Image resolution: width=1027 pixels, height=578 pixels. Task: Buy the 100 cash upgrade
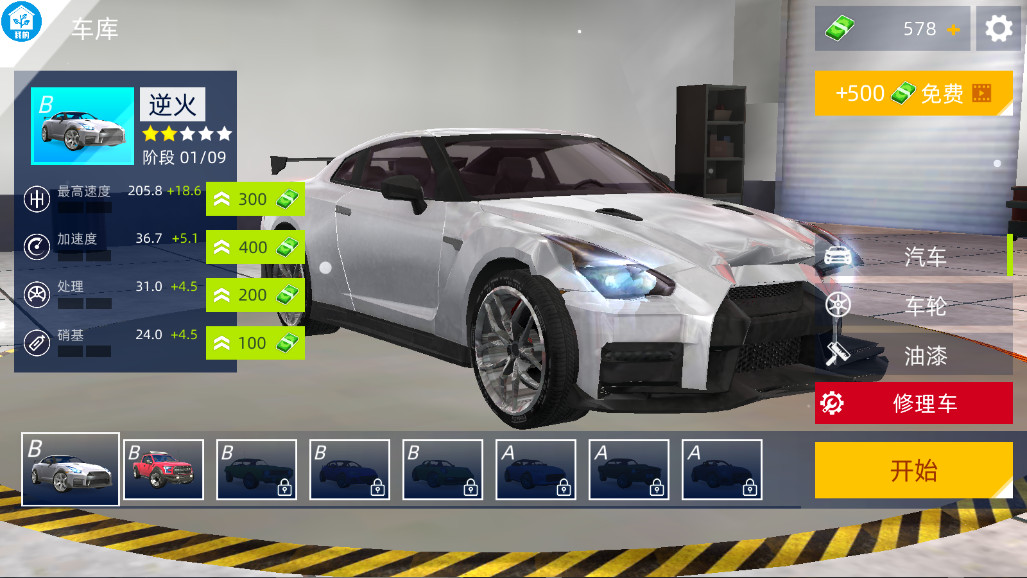click(x=255, y=343)
